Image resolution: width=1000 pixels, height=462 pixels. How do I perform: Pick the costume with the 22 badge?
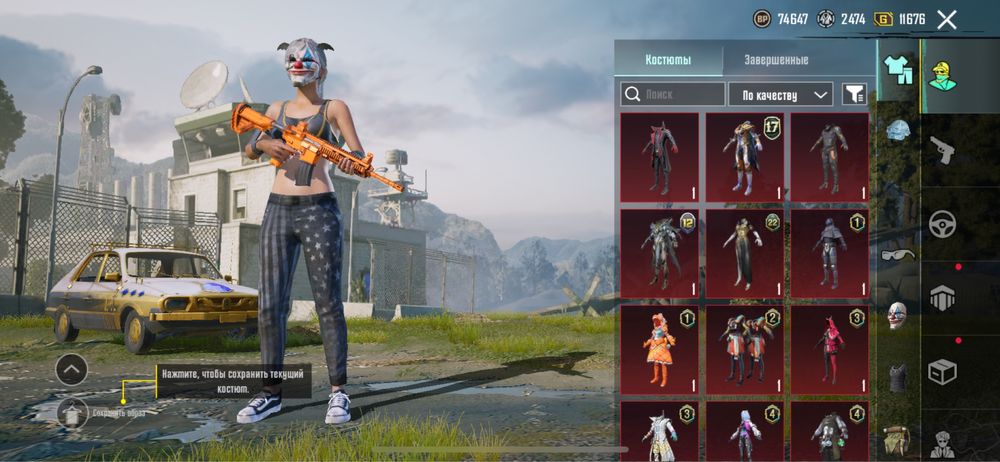745,253
